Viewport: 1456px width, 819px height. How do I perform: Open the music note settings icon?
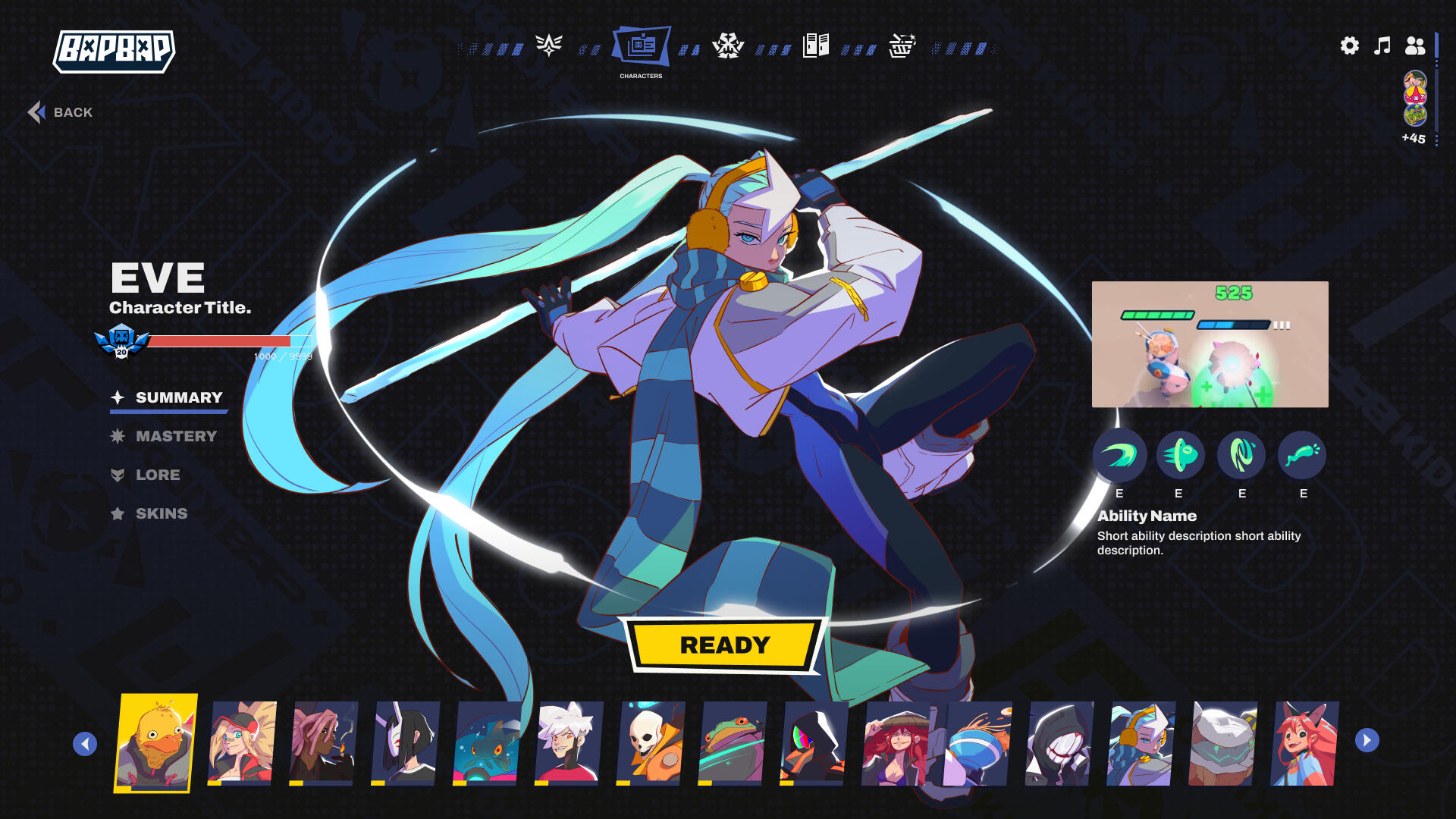[1382, 46]
